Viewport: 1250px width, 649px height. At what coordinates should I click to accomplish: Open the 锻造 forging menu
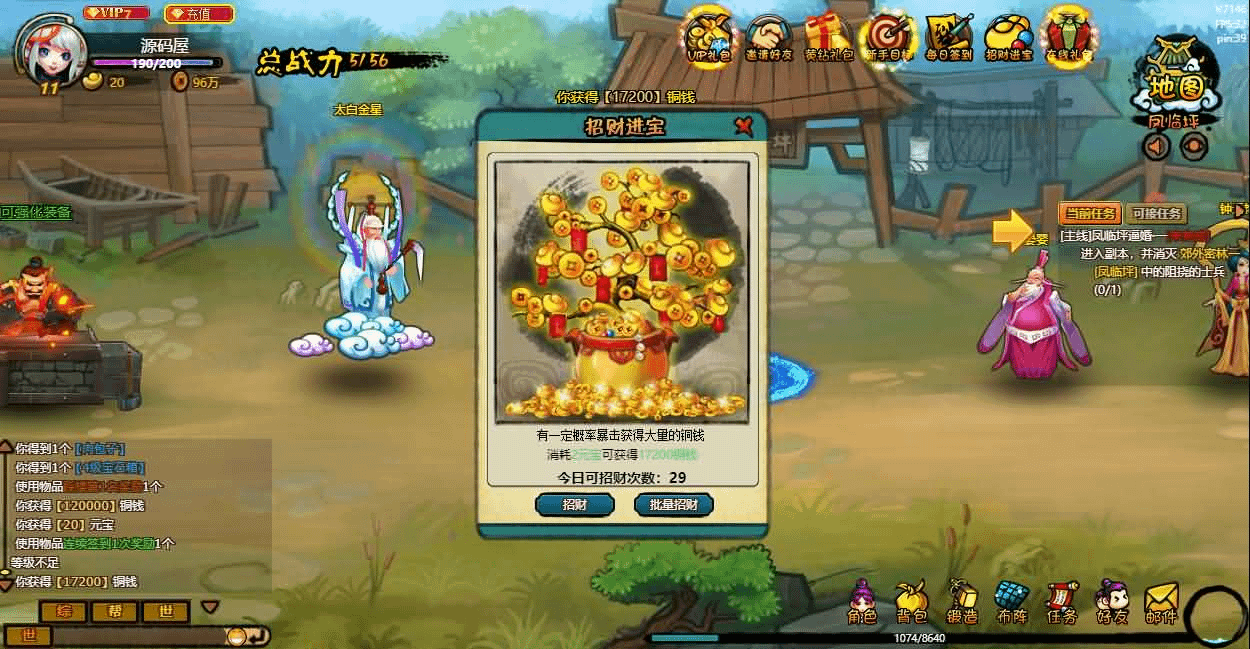pyautogui.click(x=961, y=603)
